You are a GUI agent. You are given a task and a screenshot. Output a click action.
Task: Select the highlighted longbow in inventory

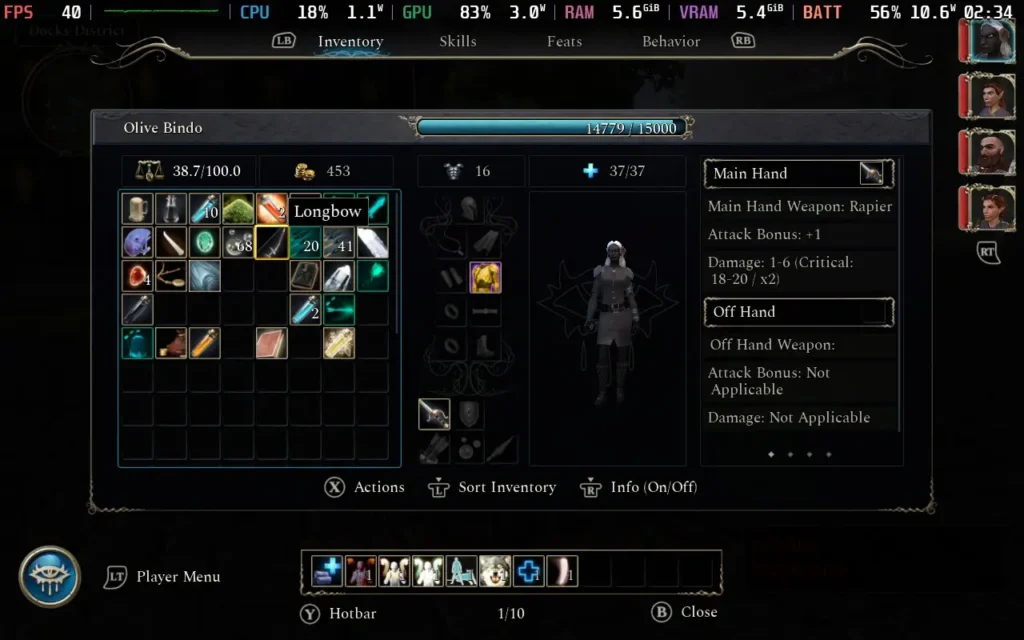(x=271, y=242)
